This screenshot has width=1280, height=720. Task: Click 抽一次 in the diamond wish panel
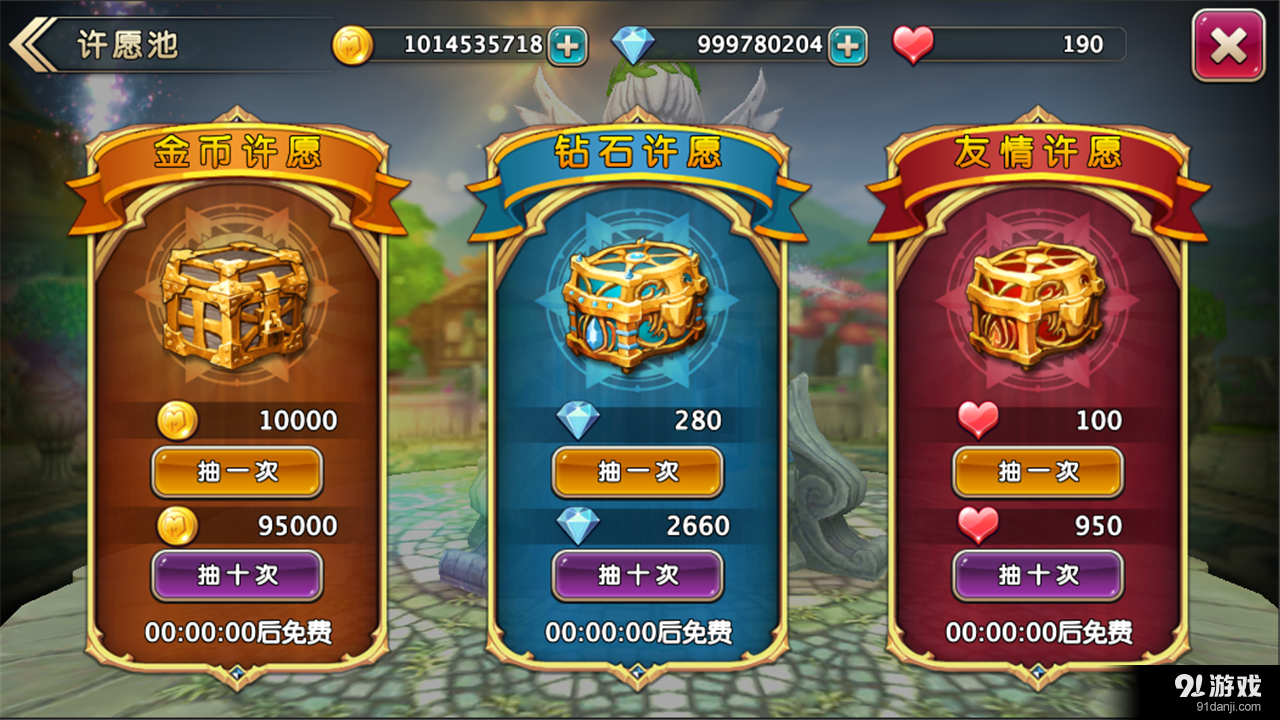[637, 472]
